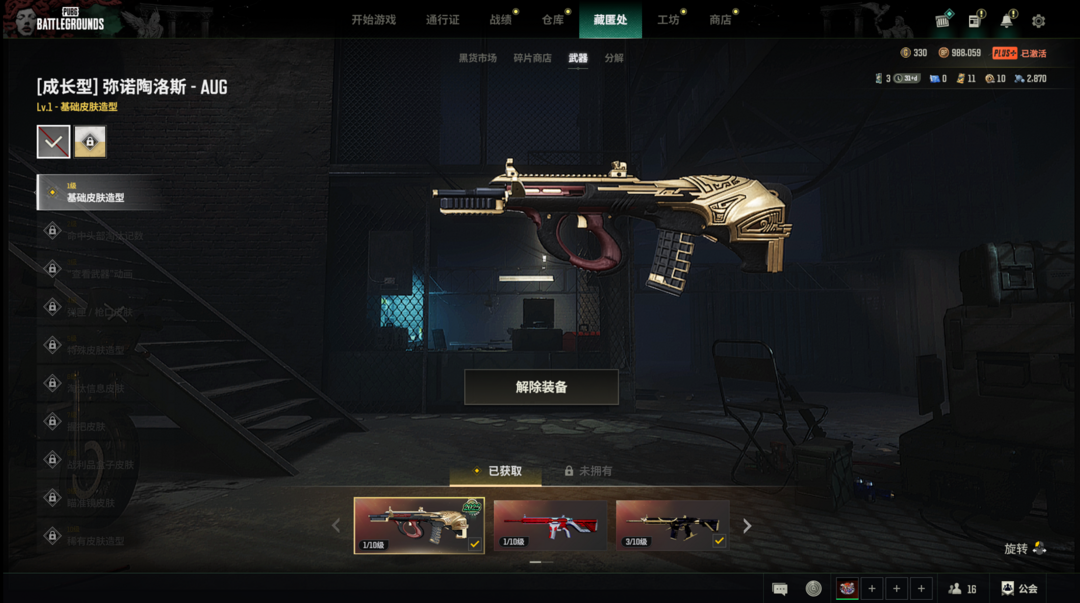Open the 开始游戏 menu
The width and height of the screenshot is (1080, 603).
[x=373, y=20]
